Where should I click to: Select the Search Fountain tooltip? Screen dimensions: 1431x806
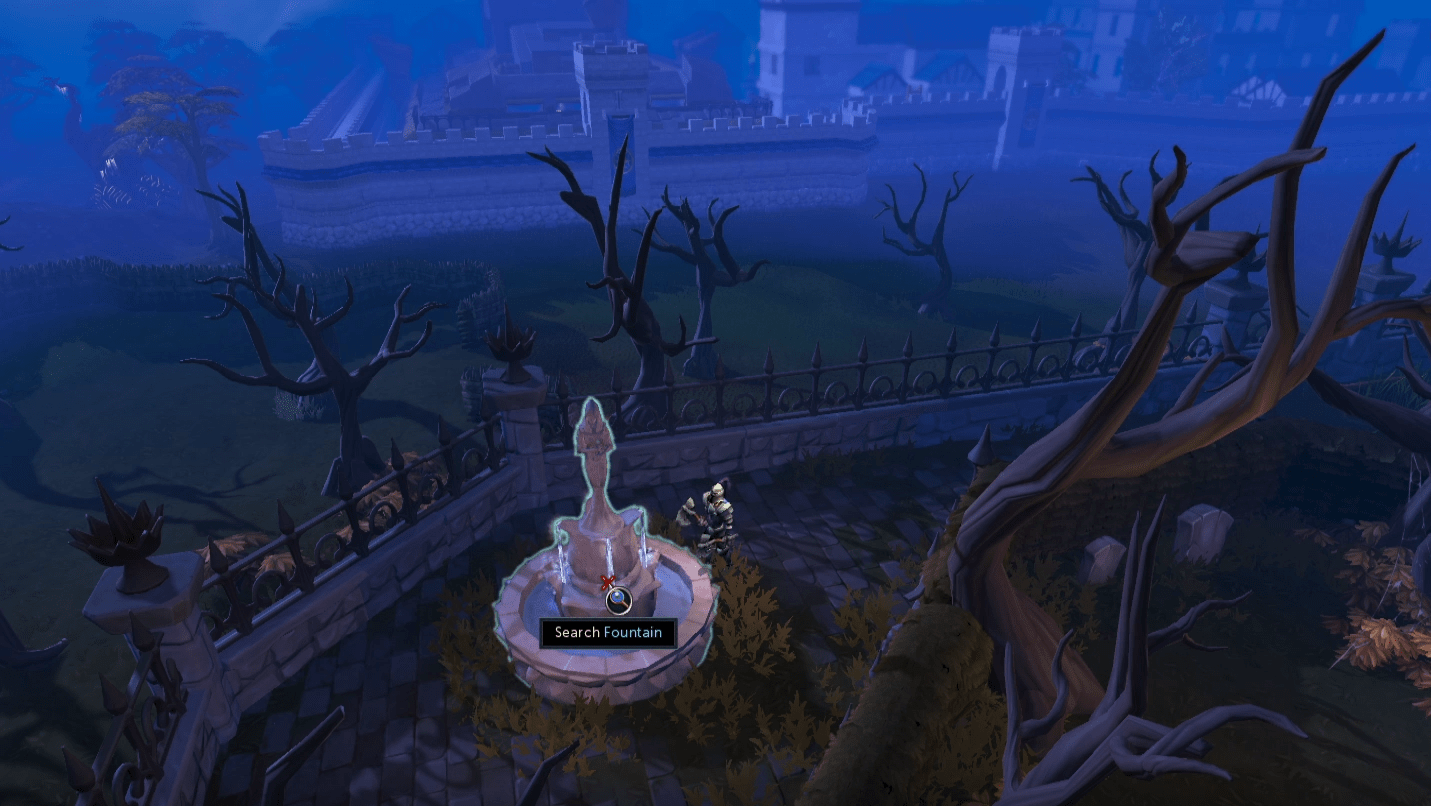608,632
